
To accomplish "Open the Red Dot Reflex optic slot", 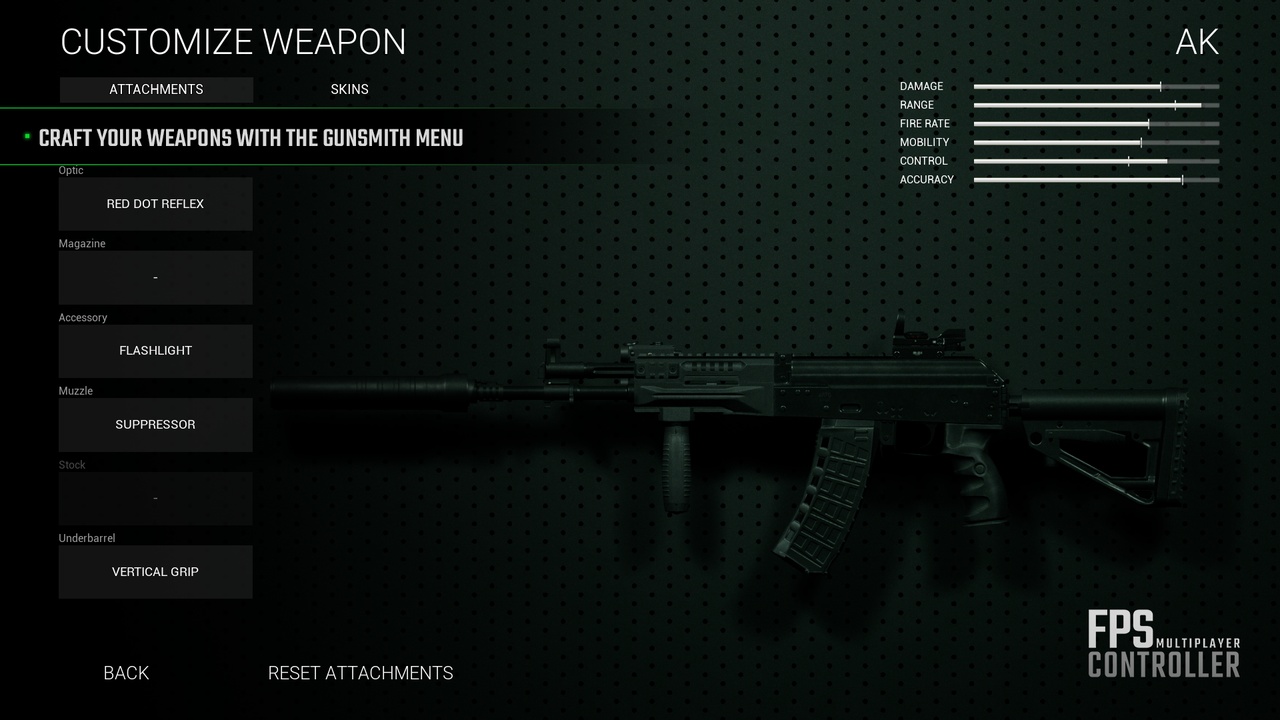I will (x=155, y=204).
